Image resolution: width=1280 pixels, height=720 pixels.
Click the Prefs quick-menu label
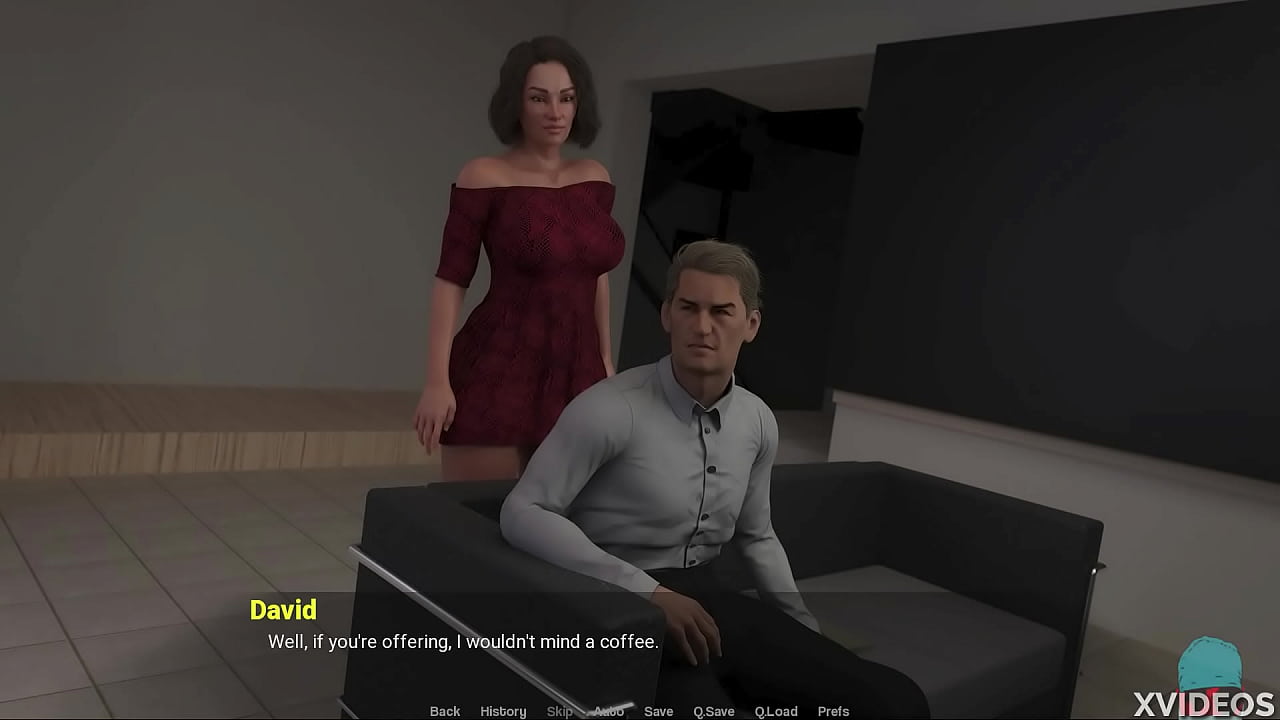coord(833,711)
